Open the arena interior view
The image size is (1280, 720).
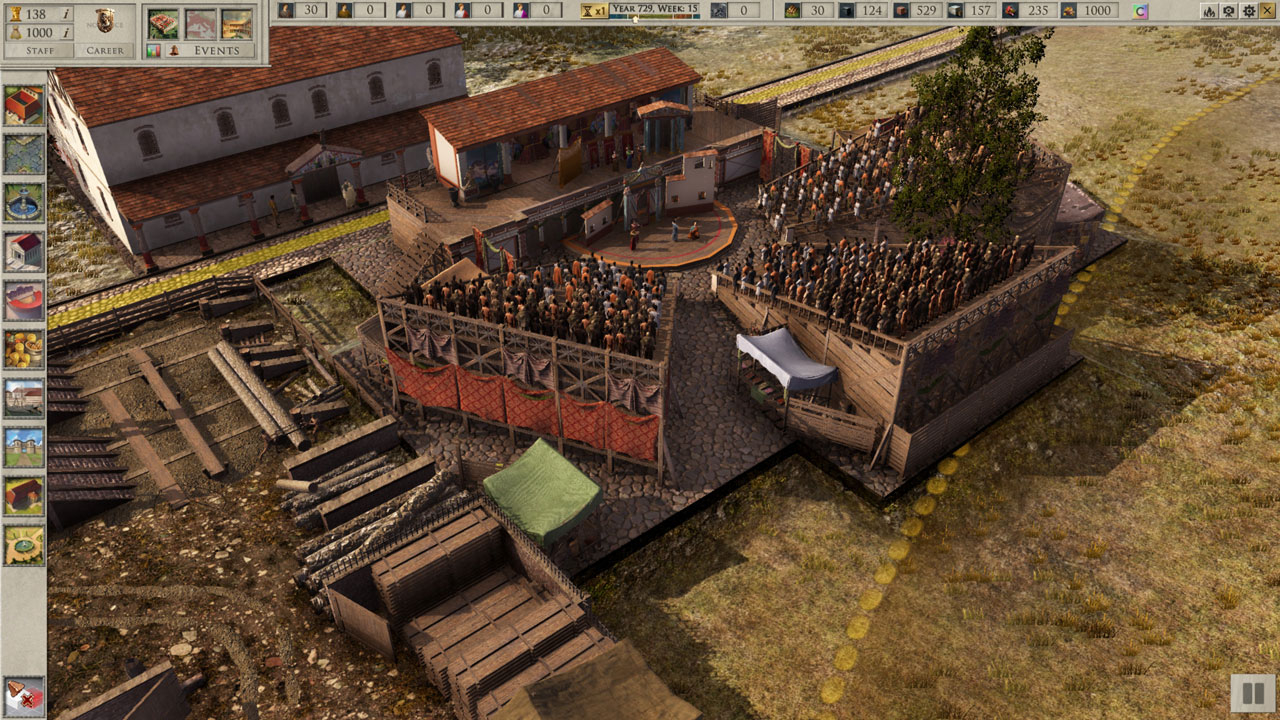(x=236, y=23)
